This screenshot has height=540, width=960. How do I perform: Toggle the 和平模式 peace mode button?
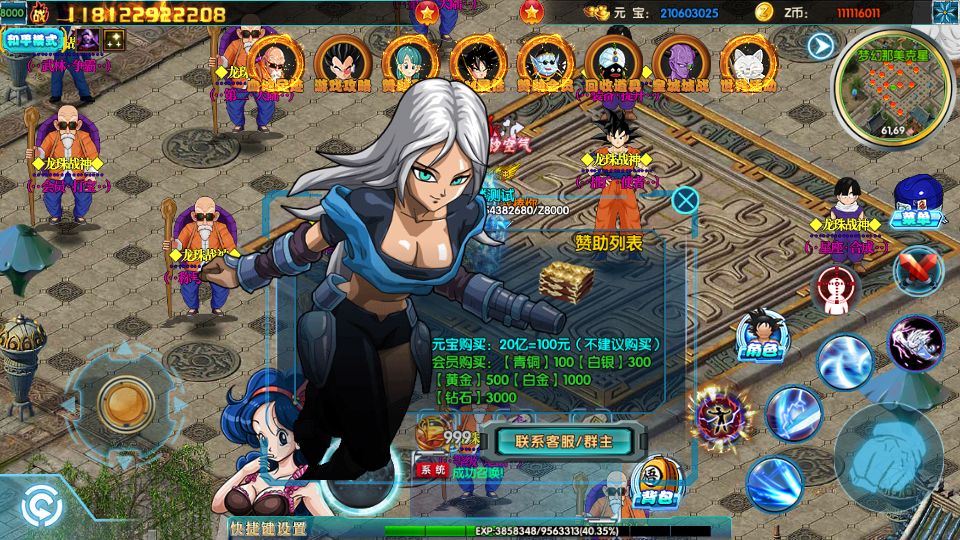pyautogui.click(x=33, y=41)
